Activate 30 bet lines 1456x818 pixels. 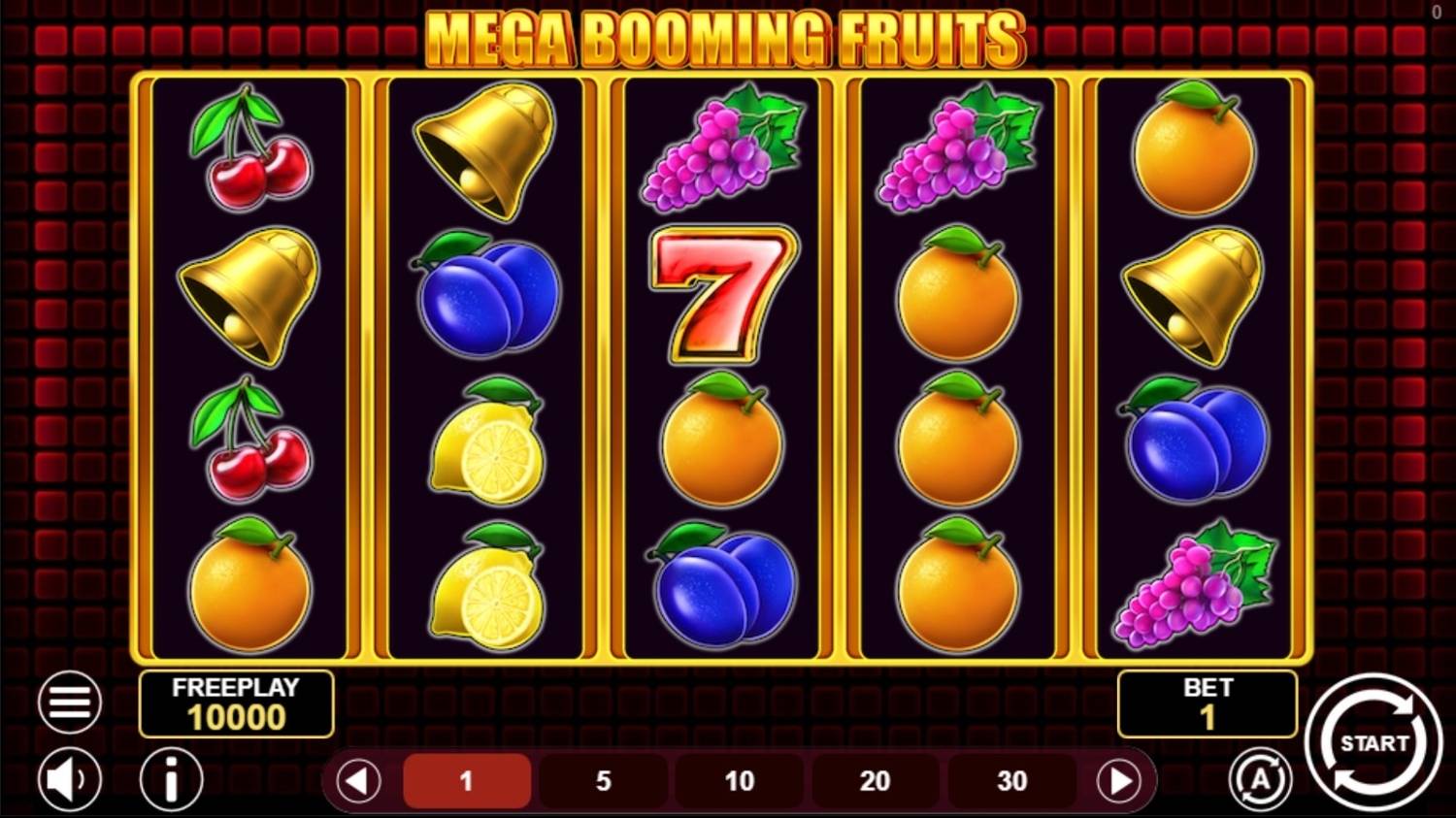(x=1011, y=780)
